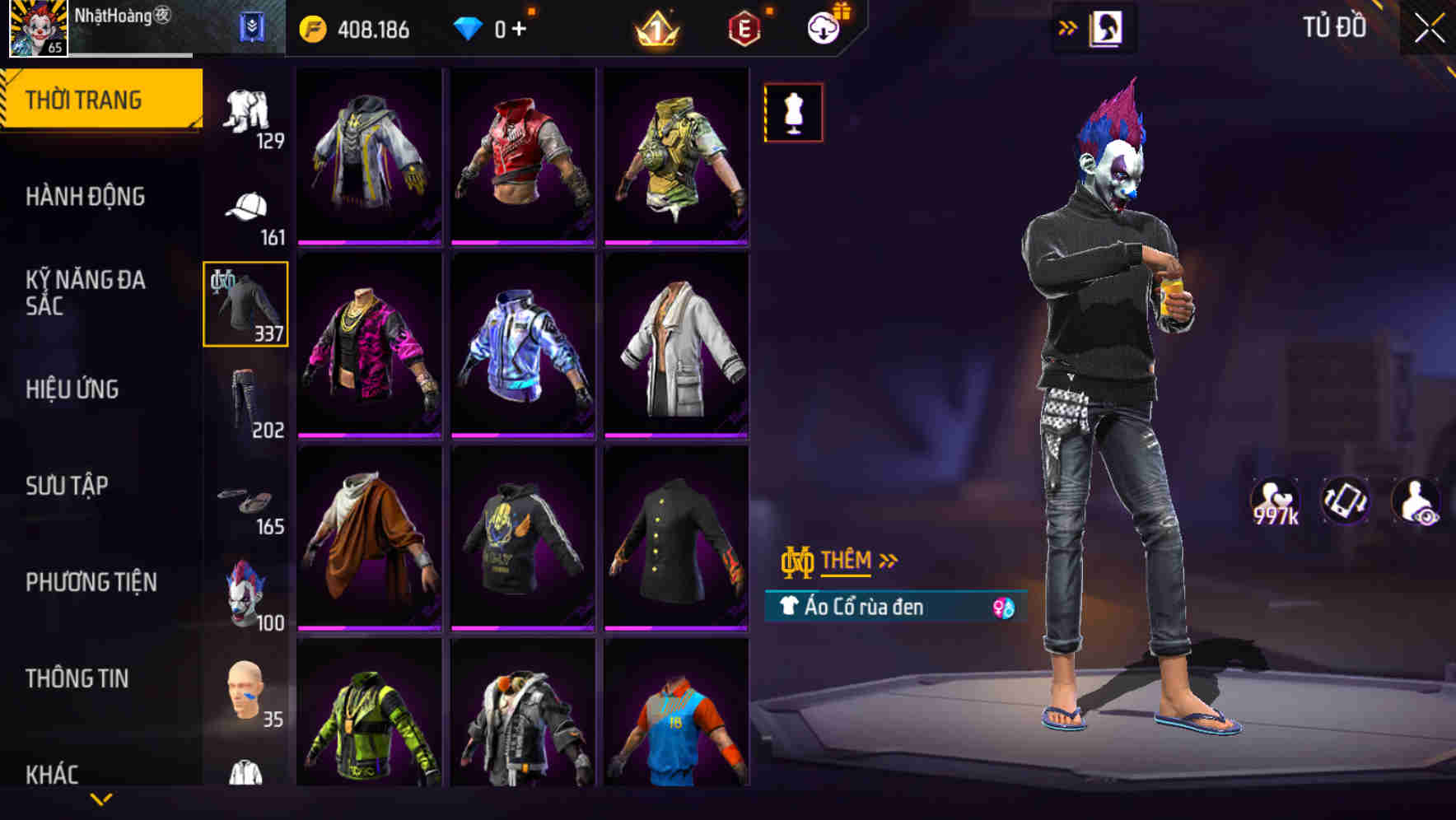
Task: Toggle the mannequin display icon above the character
Action: click(792, 112)
